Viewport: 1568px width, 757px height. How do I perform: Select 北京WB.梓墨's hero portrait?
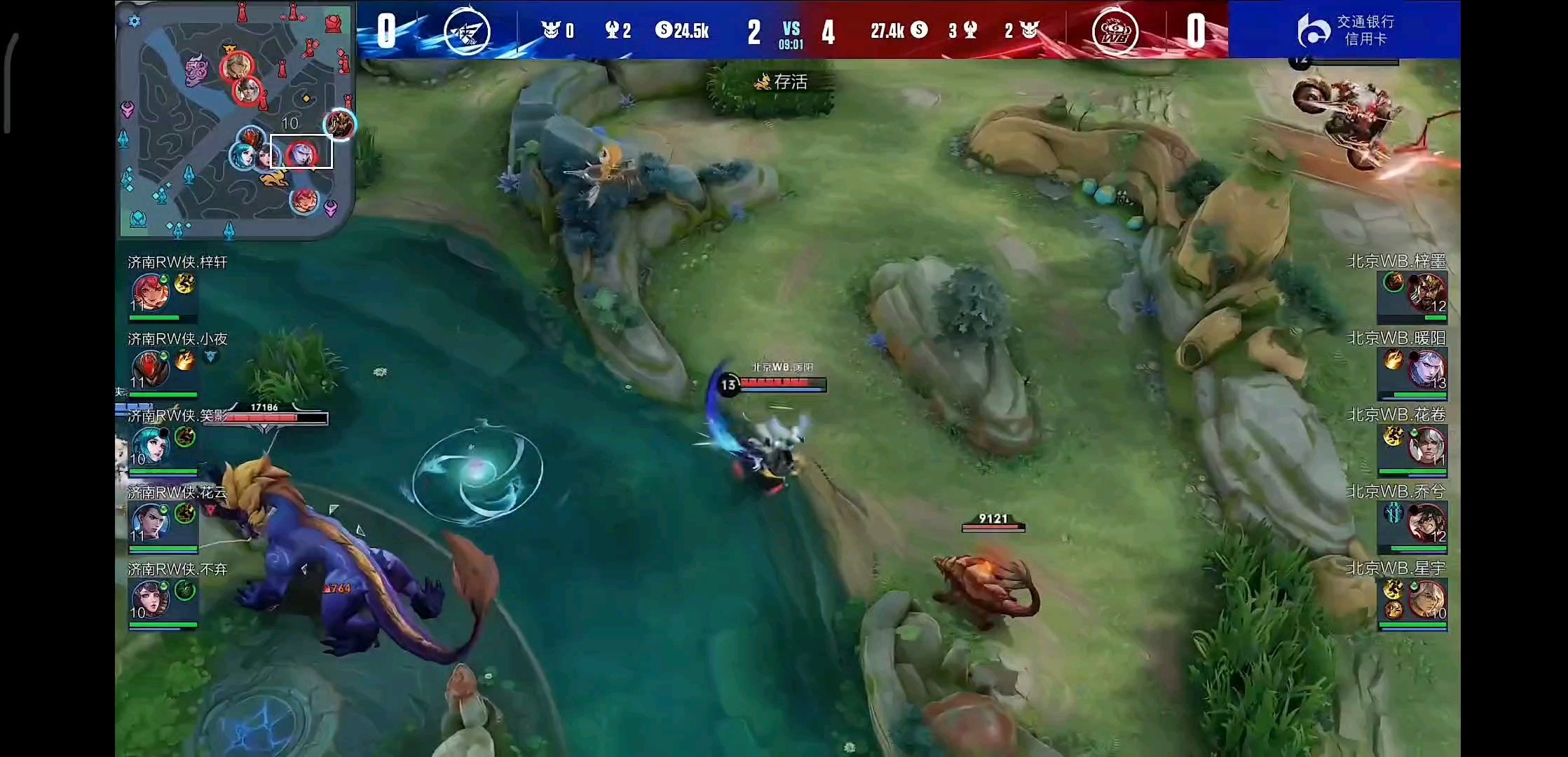pos(1426,292)
